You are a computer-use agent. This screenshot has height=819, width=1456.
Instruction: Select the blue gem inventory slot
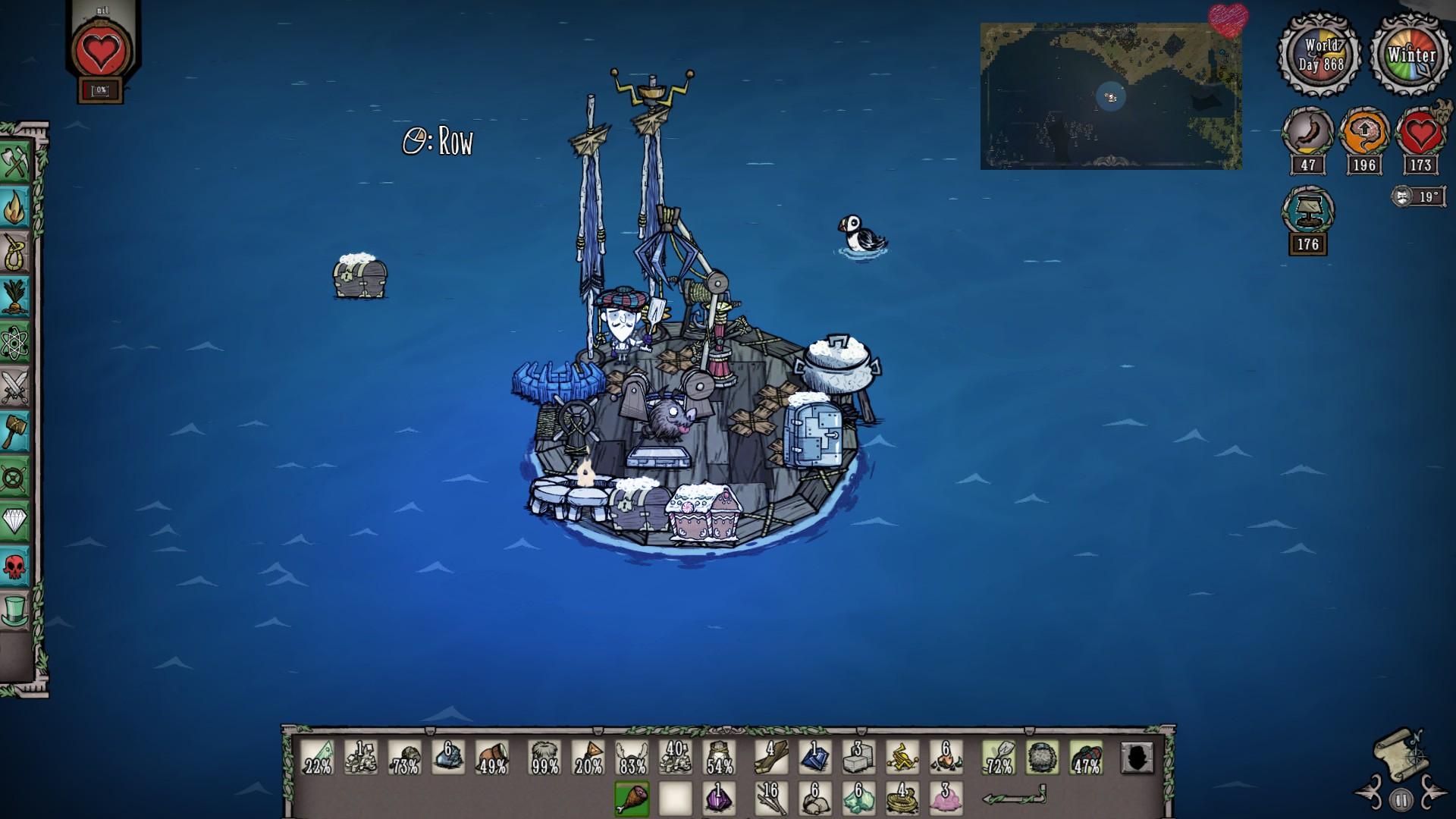coord(815,756)
